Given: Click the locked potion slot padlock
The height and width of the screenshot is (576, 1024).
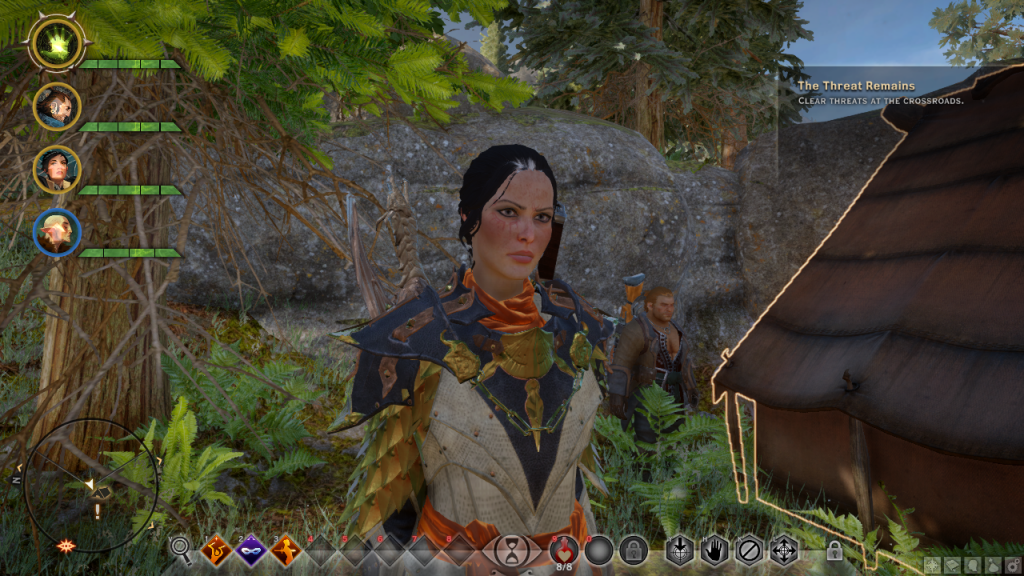Looking at the screenshot, I should 632,549.
